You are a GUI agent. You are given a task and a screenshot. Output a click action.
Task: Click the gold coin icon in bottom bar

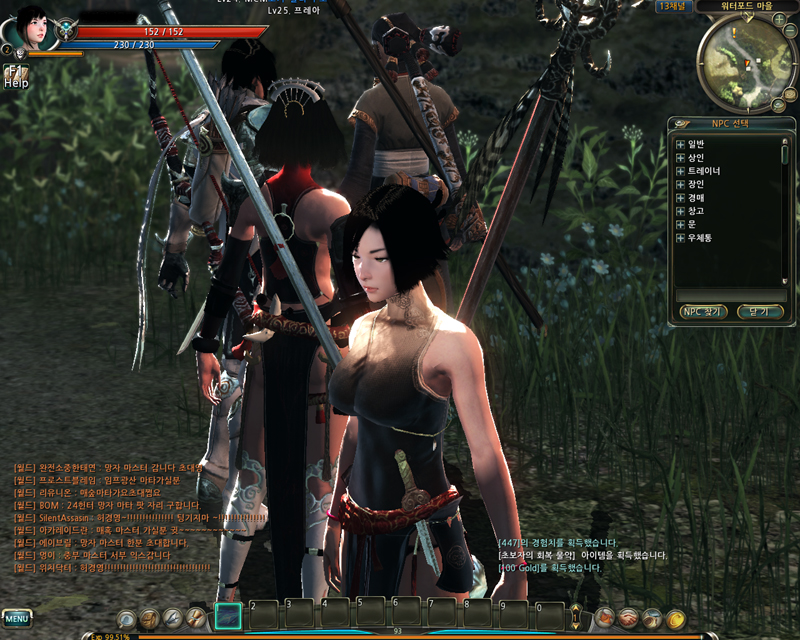(676, 618)
